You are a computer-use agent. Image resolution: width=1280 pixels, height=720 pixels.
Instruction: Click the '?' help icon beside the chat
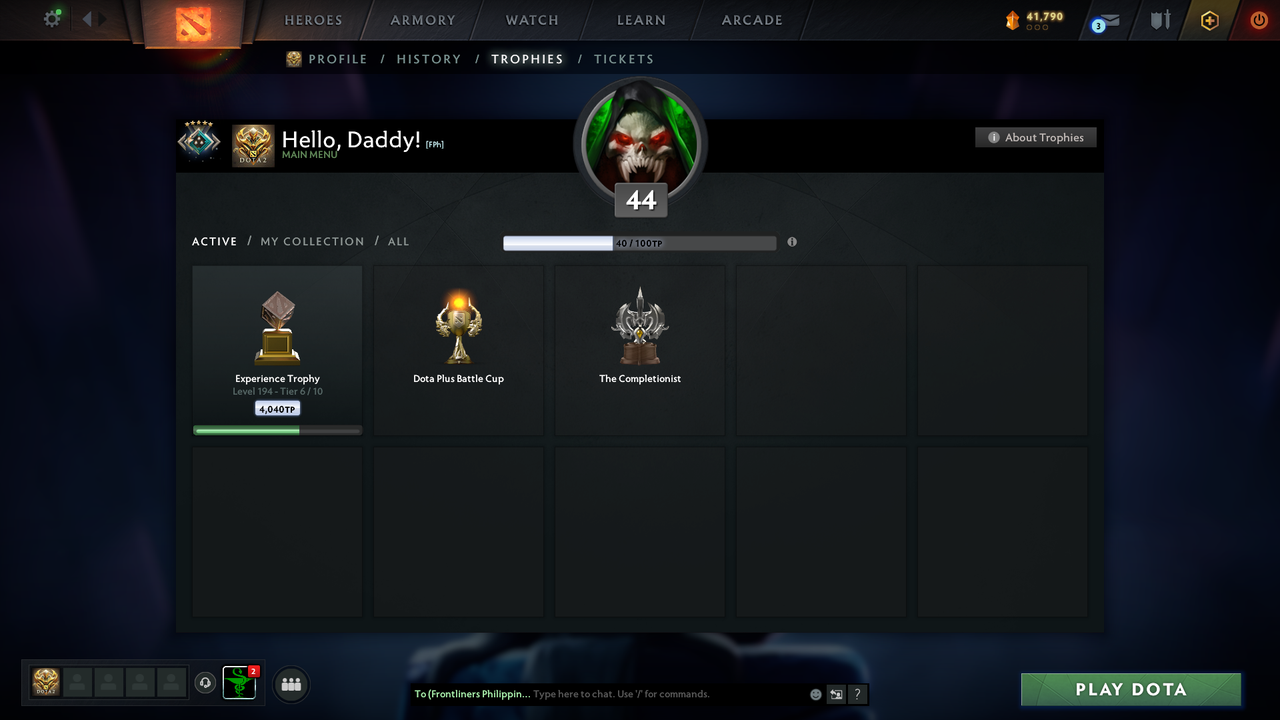point(857,693)
